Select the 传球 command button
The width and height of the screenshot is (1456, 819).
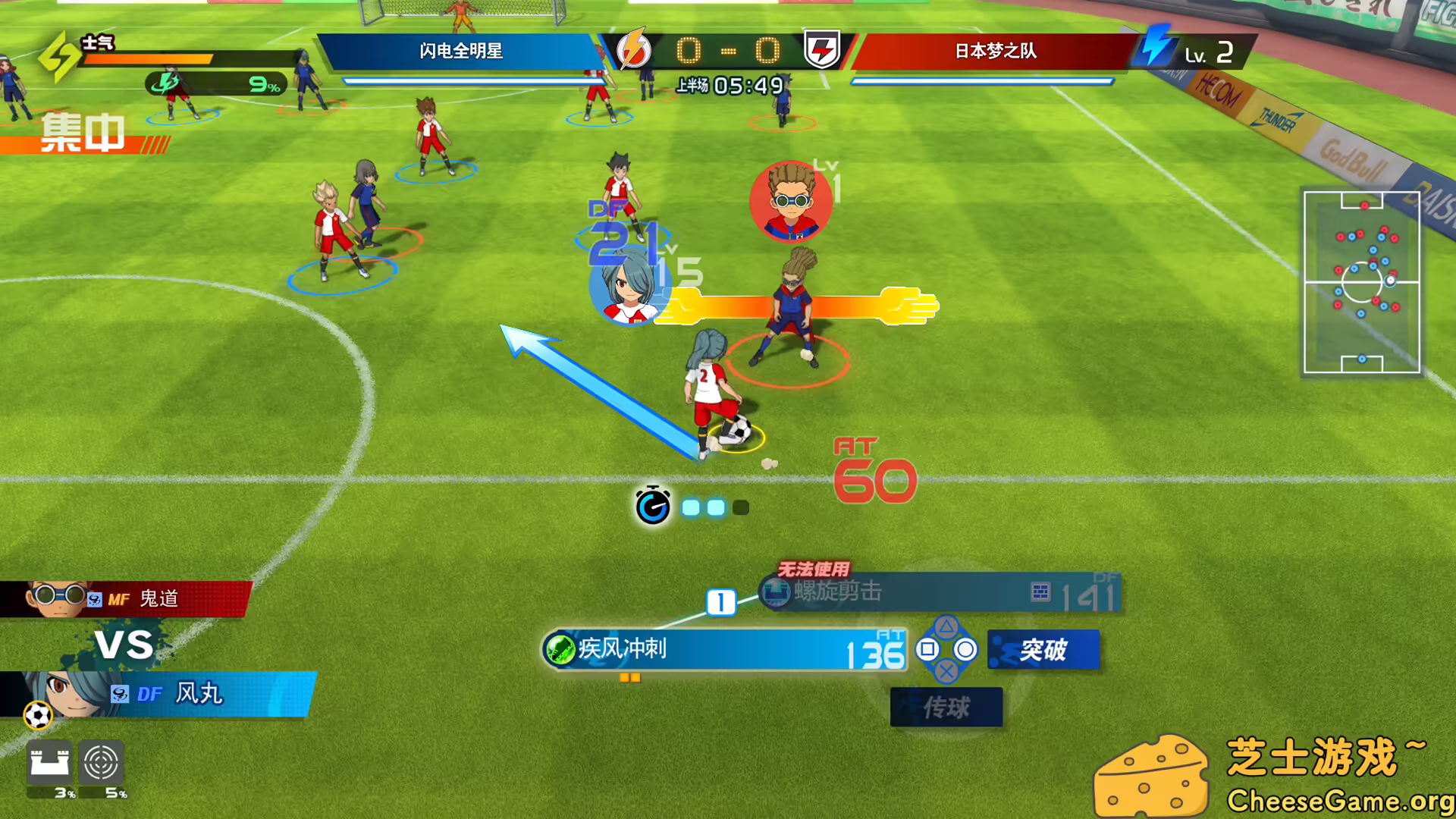946,706
